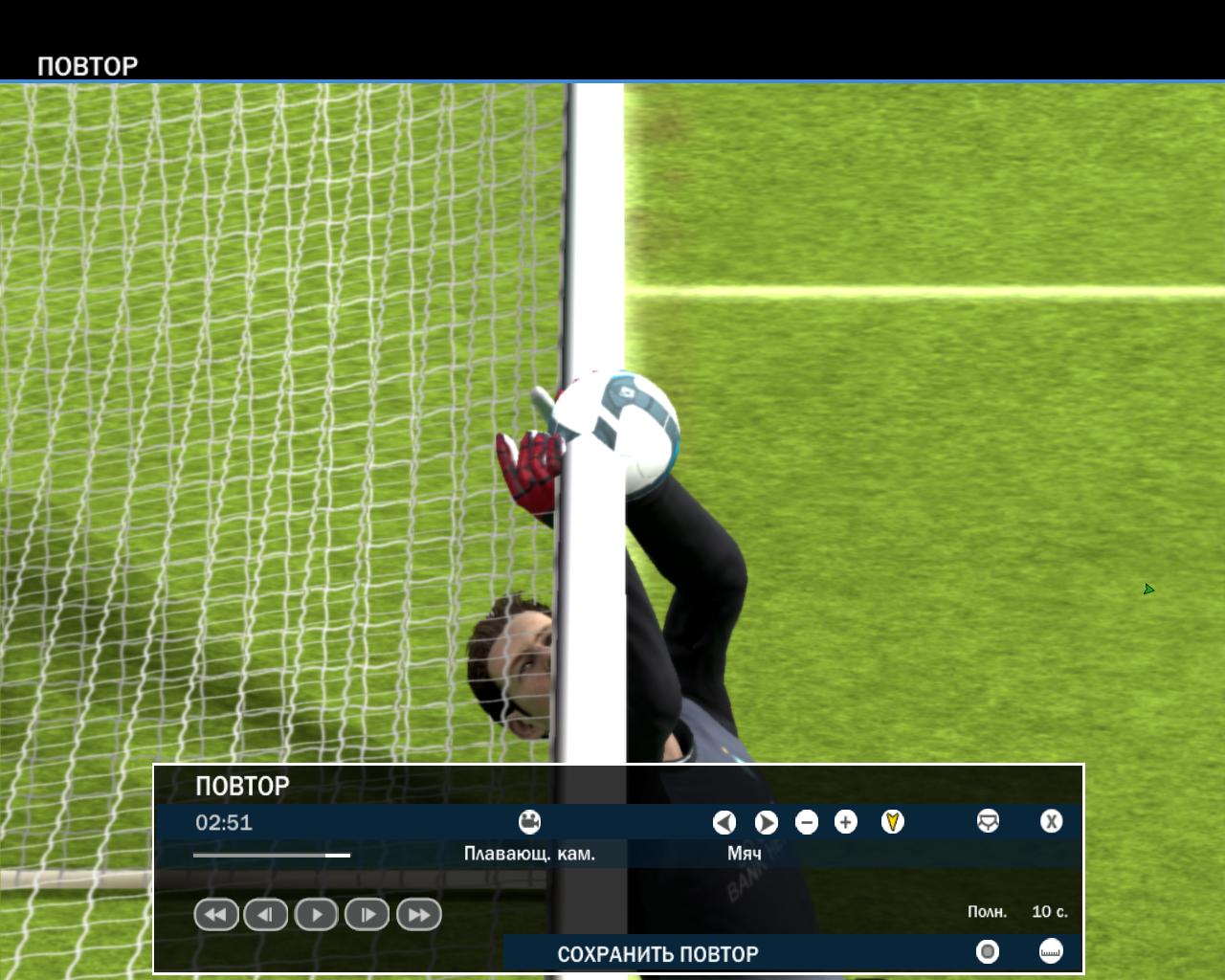This screenshot has width=1225, height=980.
Task: Step one frame backward
Action: point(266,915)
